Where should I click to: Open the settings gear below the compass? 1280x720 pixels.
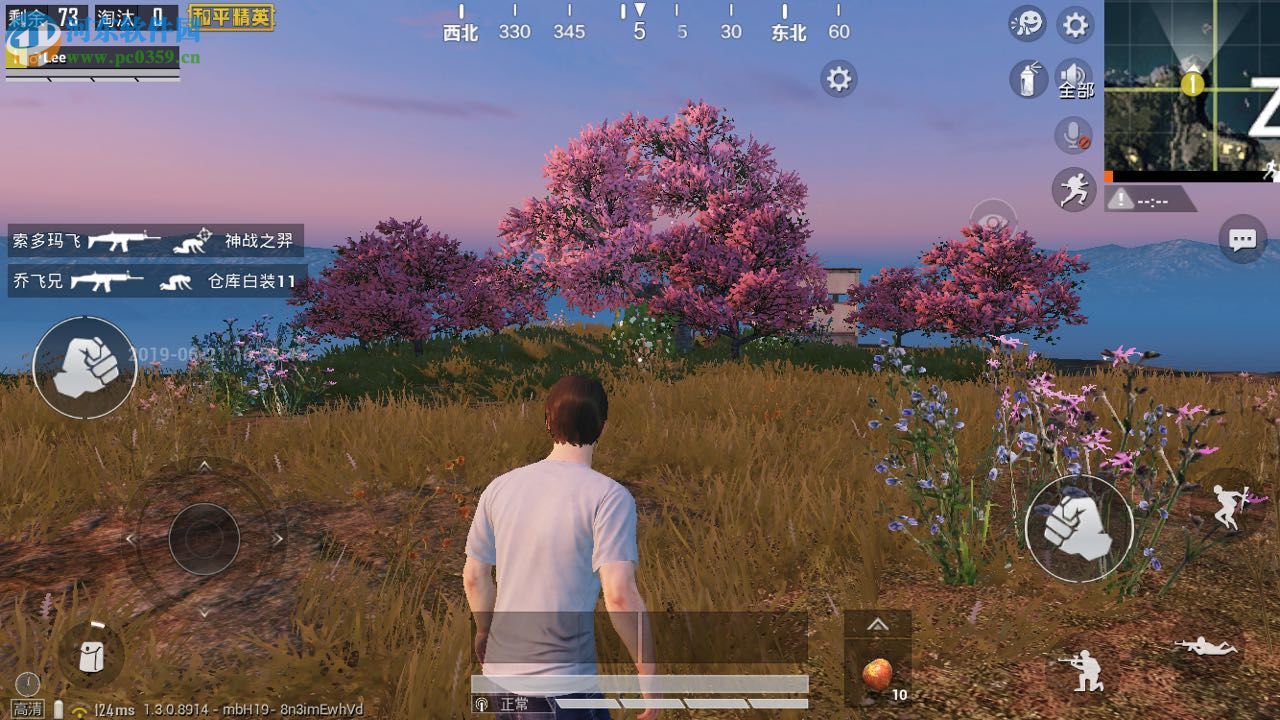(837, 78)
